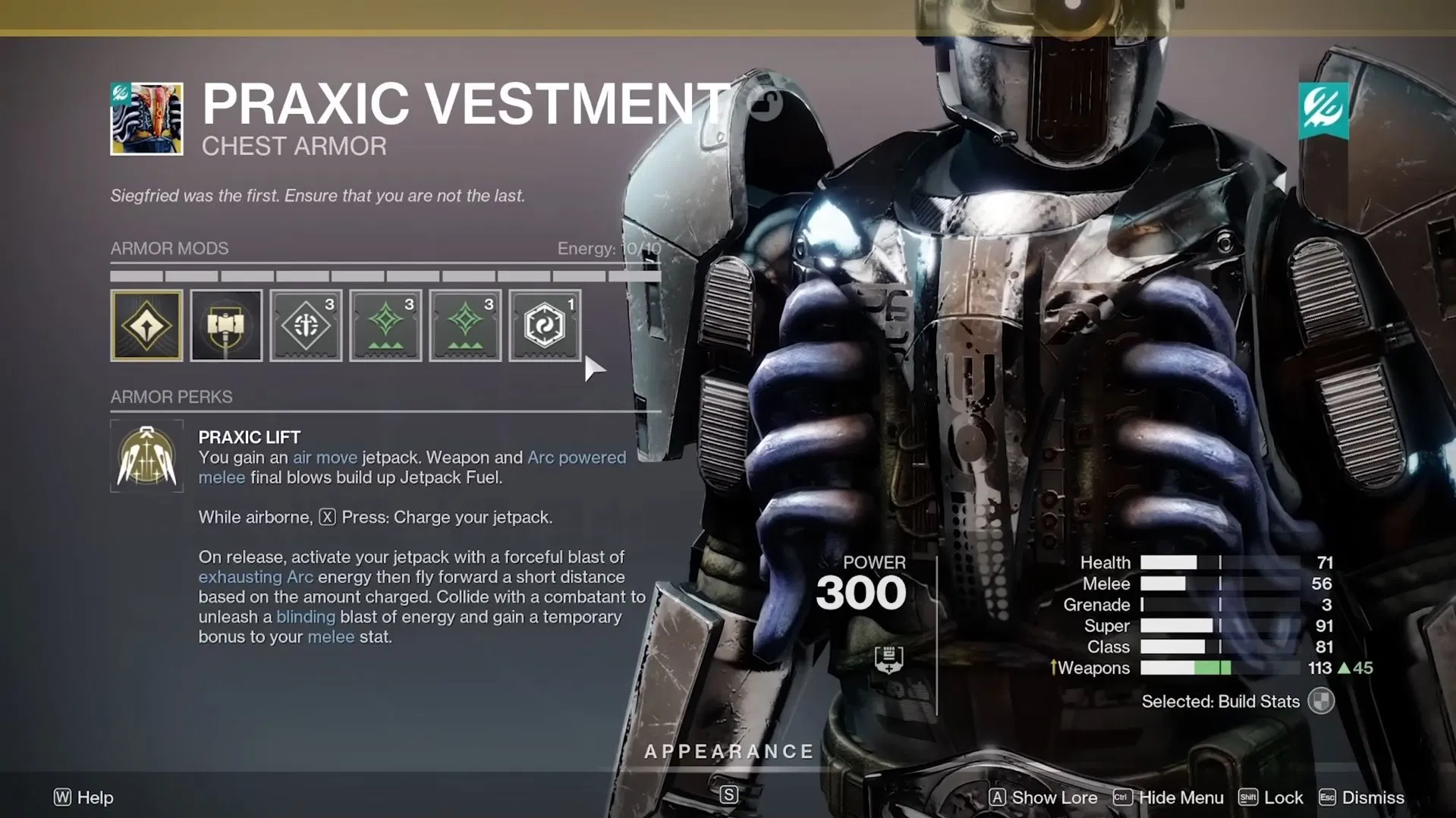Open the Help prompt
The image size is (1456, 818).
[x=83, y=798]
